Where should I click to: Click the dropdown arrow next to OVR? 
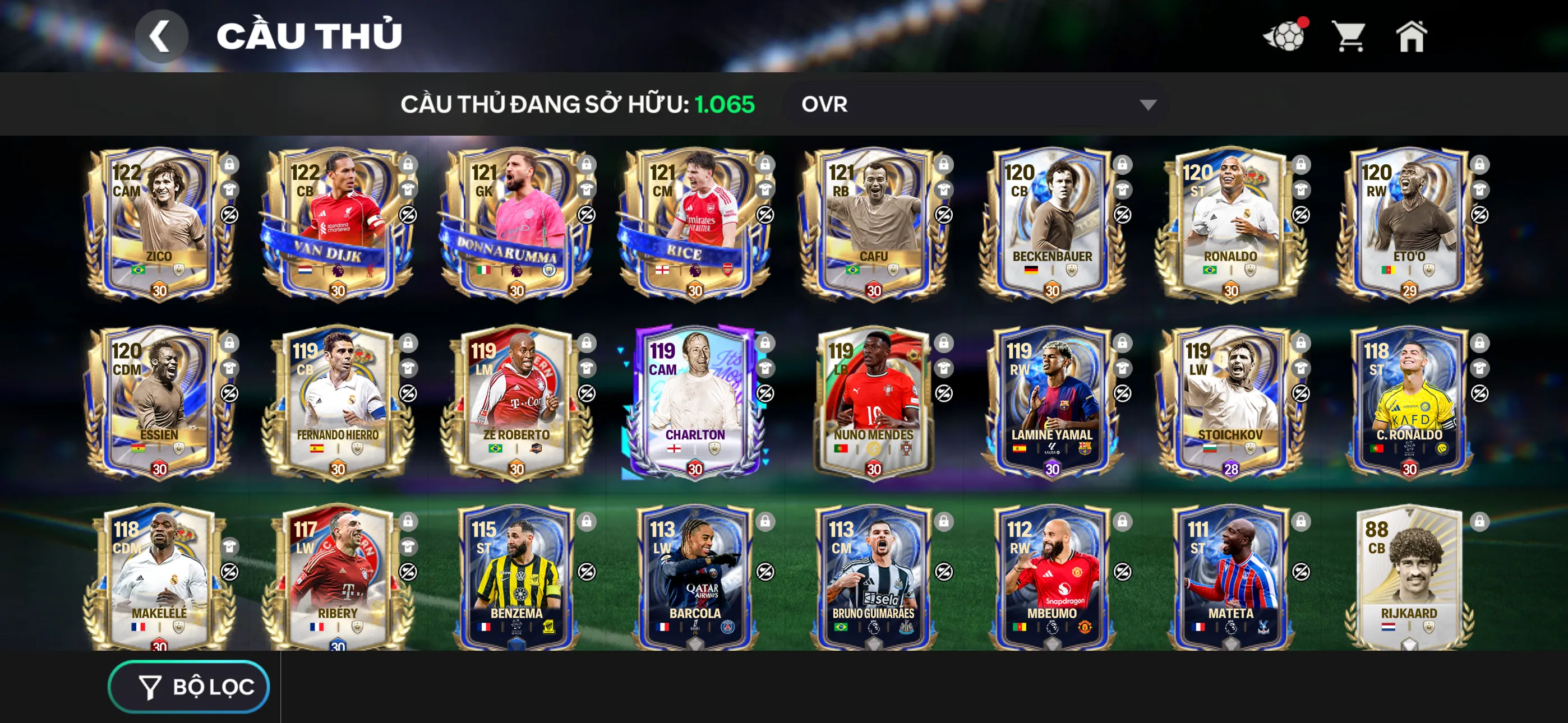[1149, 105]
